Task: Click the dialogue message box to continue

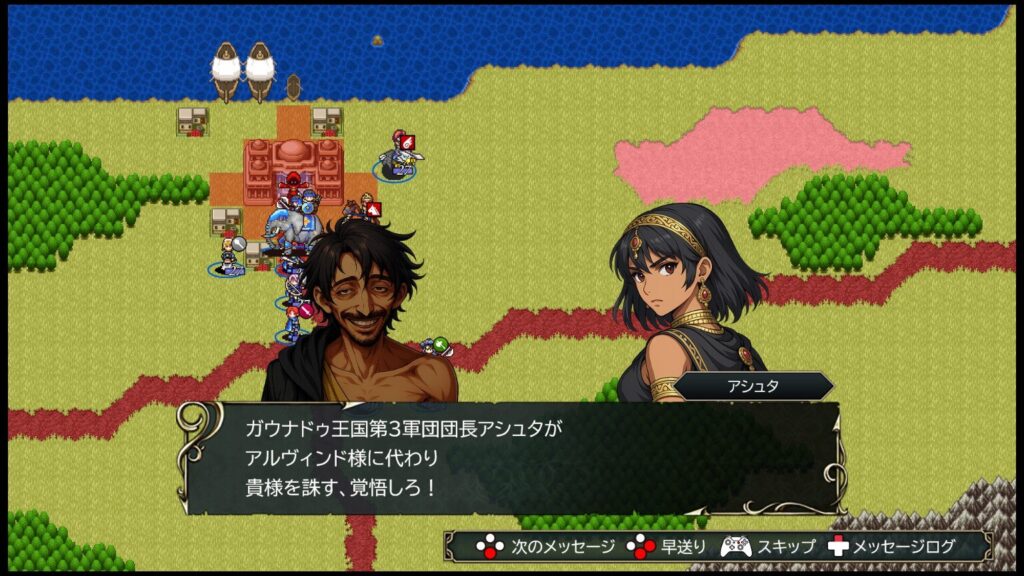Action: tap(510, 457)
